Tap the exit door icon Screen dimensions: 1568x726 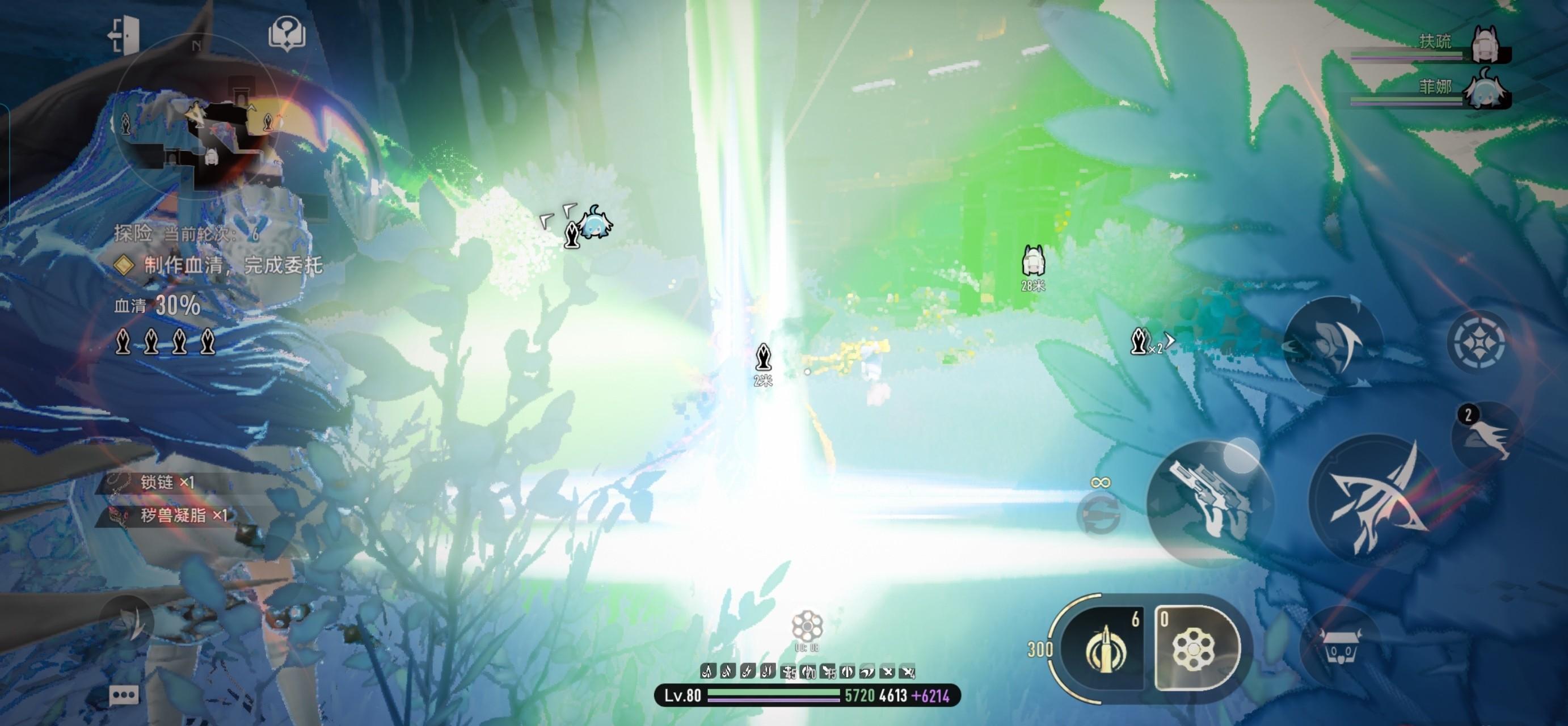pyautogui.click(x=124, y=35)
